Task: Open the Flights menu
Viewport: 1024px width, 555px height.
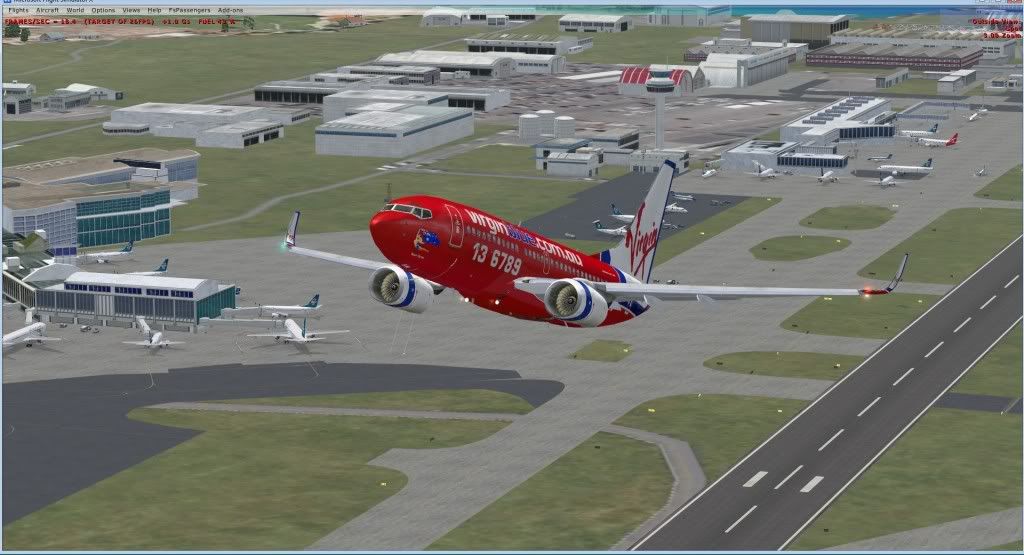Action: pyautogui.click(x=18, y=10)
